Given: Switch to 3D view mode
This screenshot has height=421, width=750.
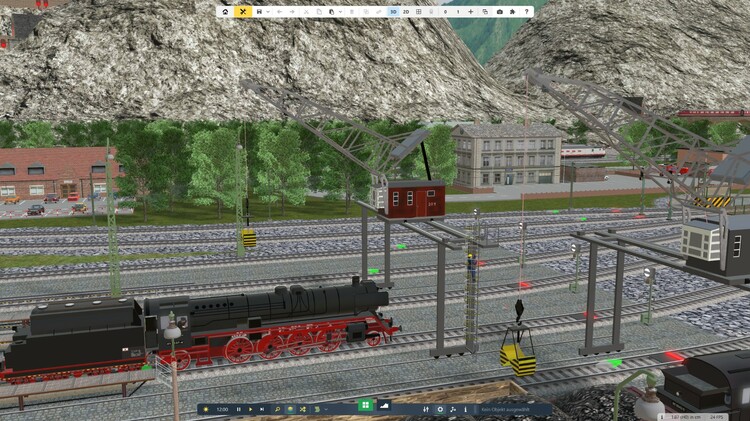Looking at the screenshot, I should [x=393, y=12].
